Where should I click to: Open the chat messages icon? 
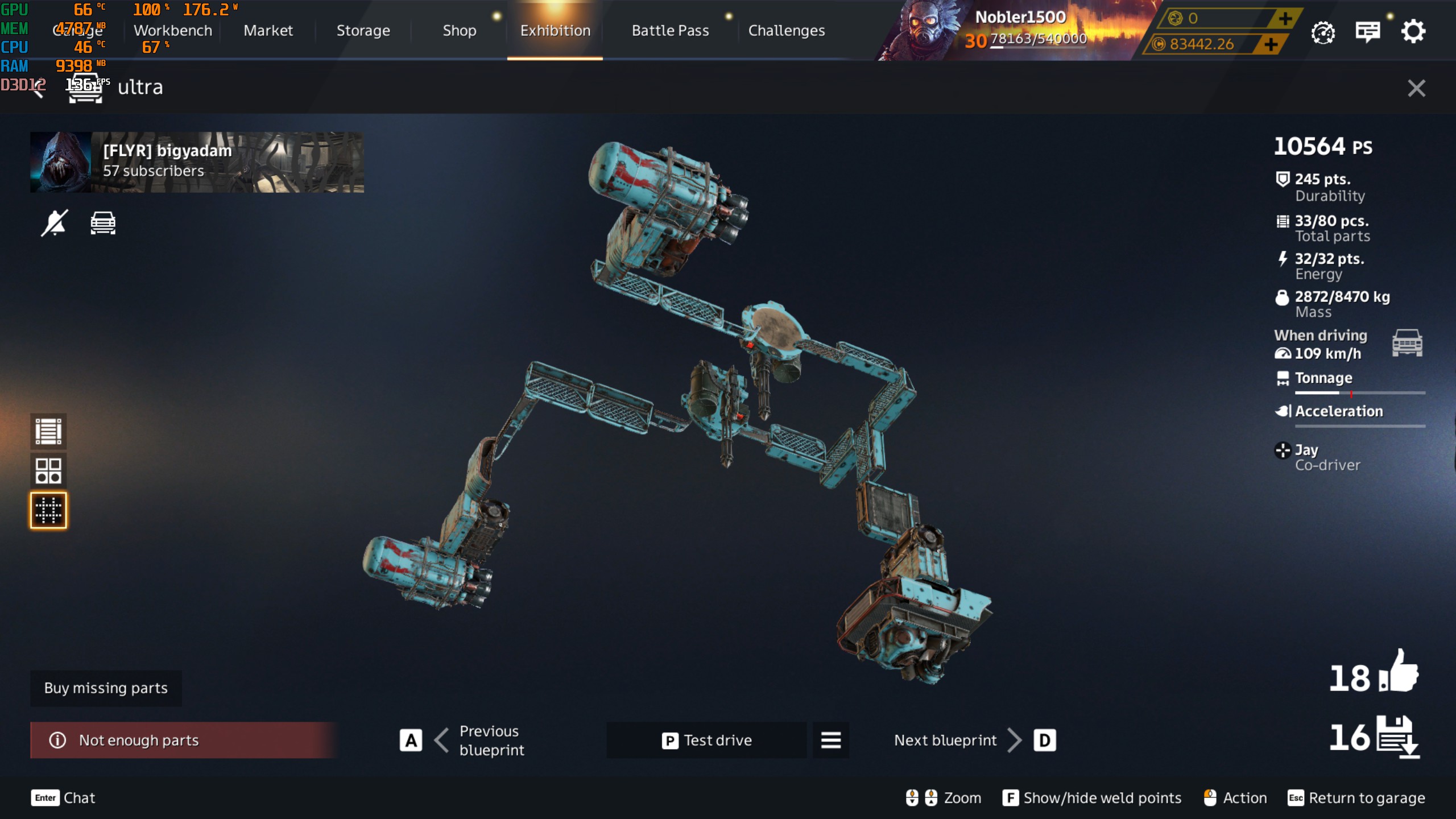(1367, 32)
